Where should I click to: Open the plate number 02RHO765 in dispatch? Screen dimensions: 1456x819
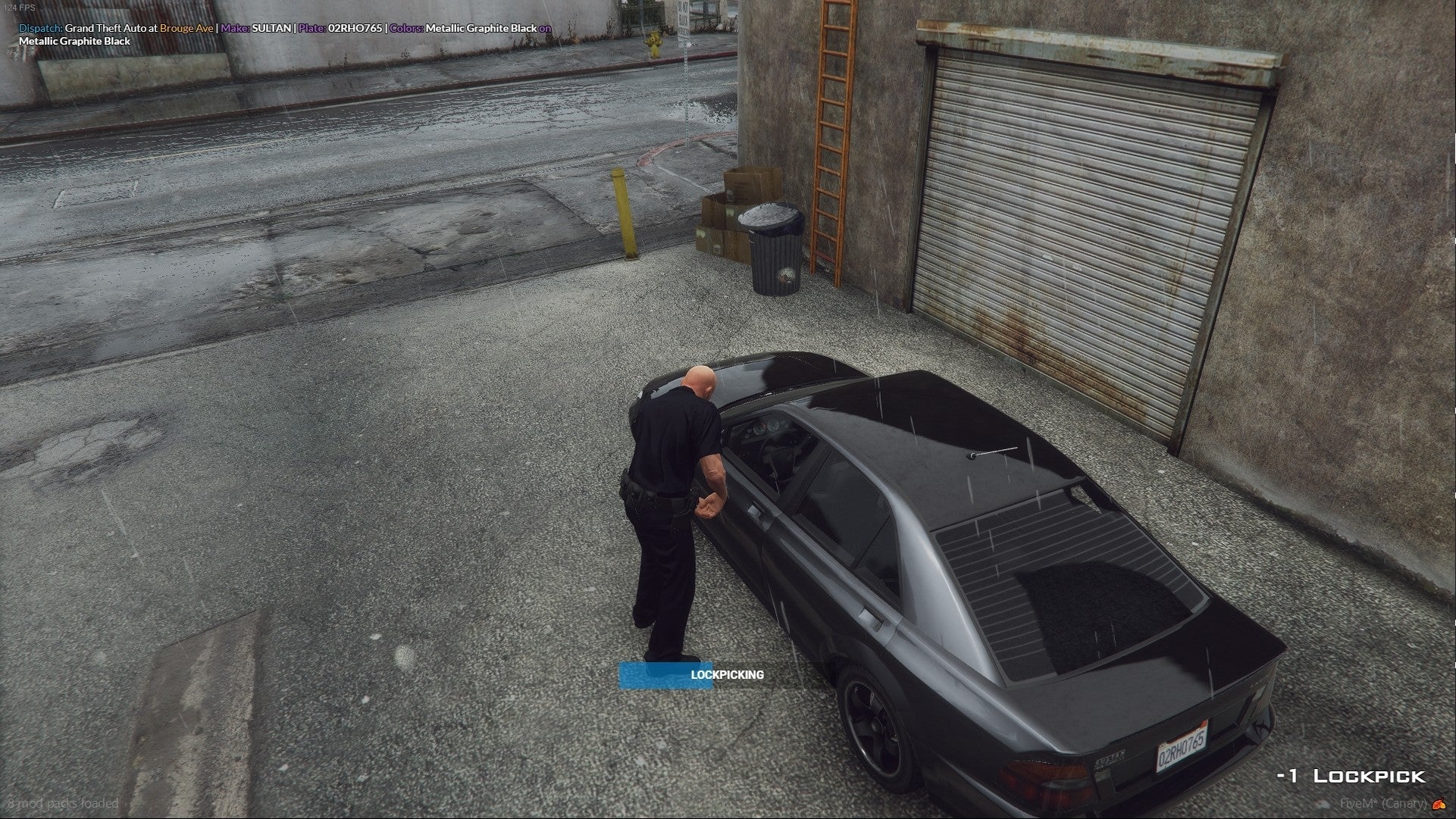pos(353,27)
